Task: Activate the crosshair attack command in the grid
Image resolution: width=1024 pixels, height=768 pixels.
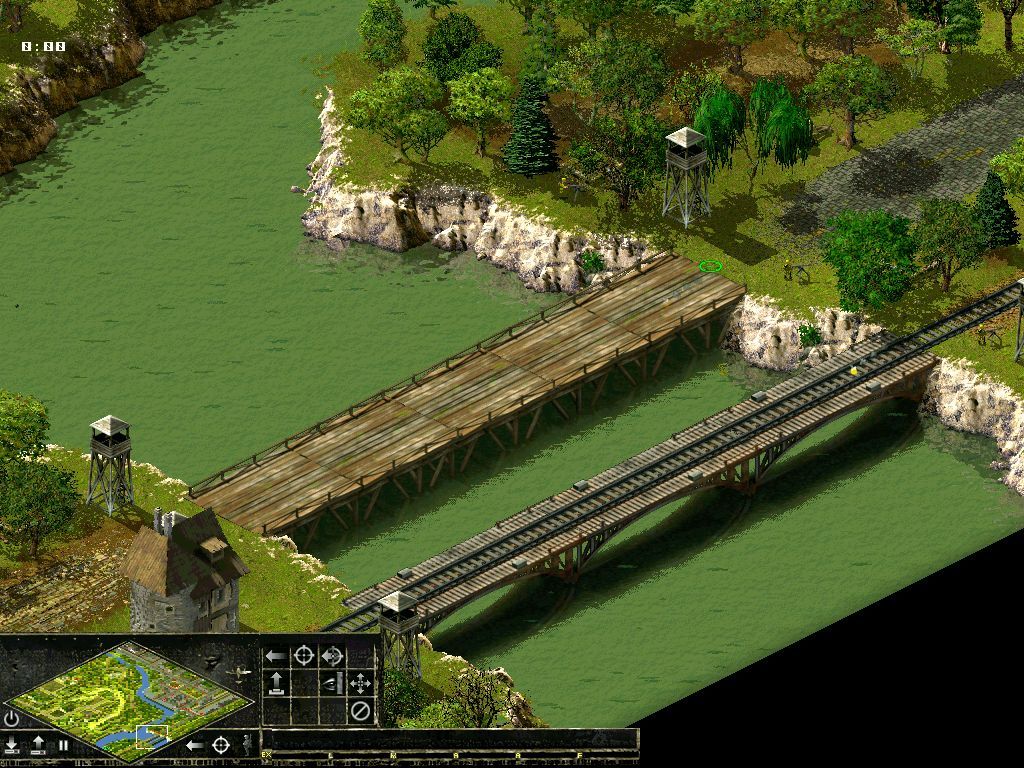Action: pos(303,656)
